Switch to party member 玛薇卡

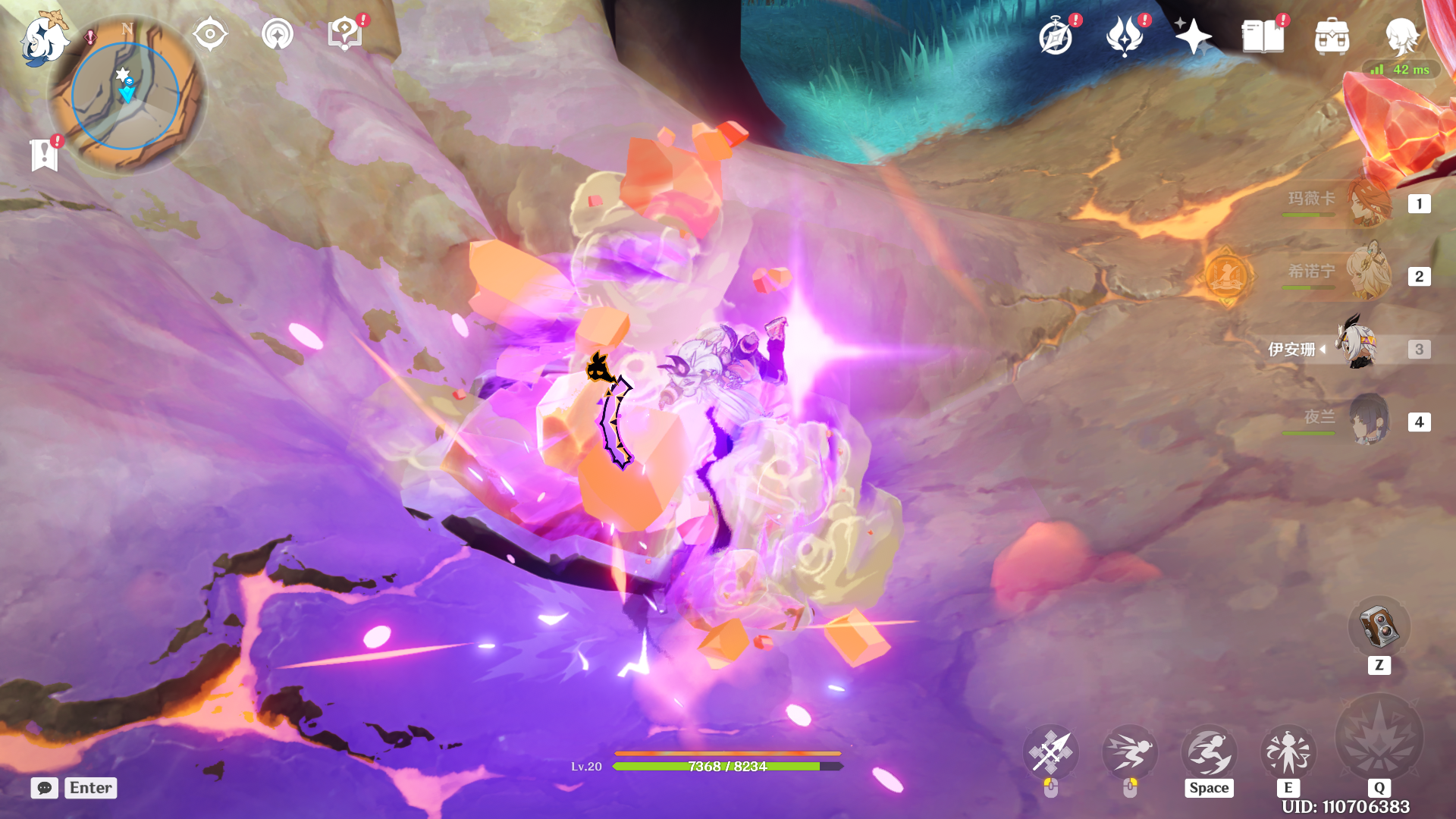coord(1368,203)
